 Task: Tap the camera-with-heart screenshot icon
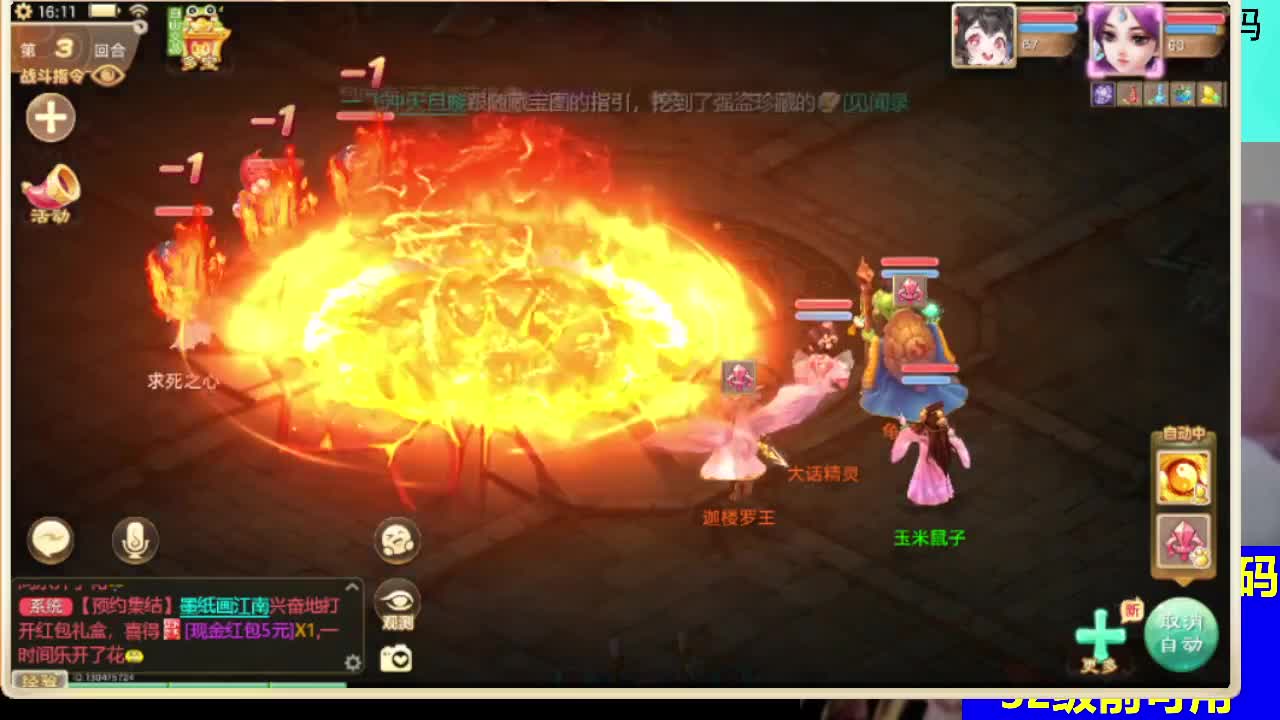coord(396,655)
